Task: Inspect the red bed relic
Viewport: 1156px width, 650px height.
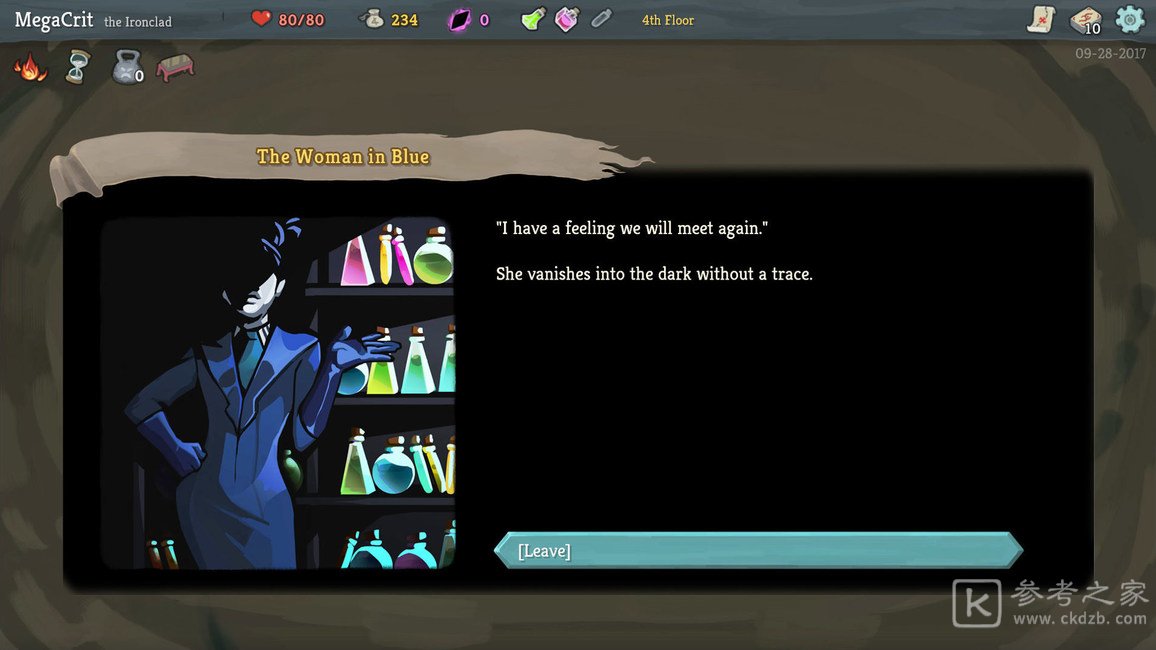Action: 175,68
